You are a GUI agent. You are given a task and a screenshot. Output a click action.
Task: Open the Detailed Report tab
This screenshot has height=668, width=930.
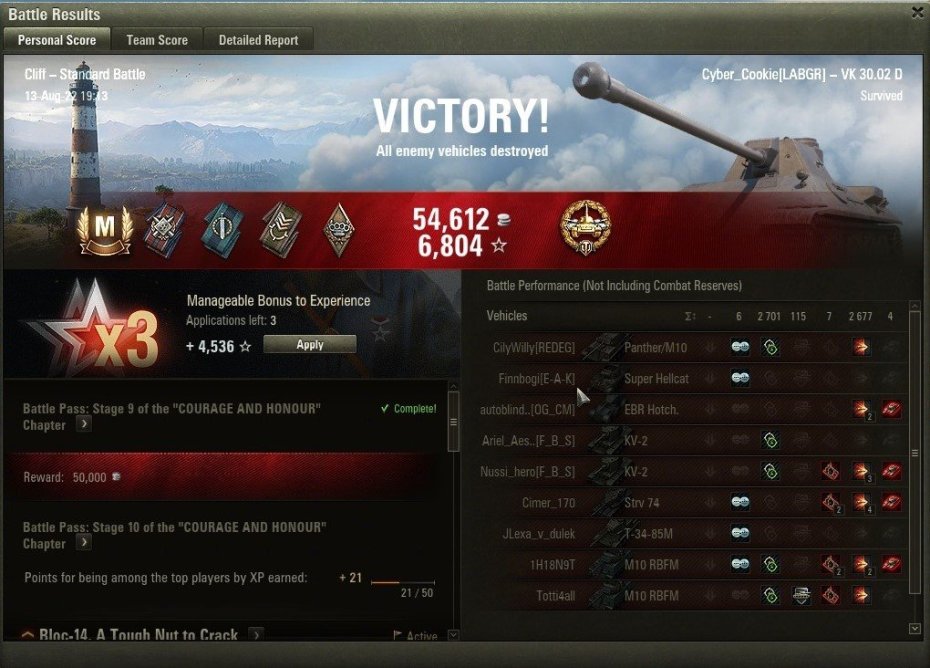(x=259, y=40)
